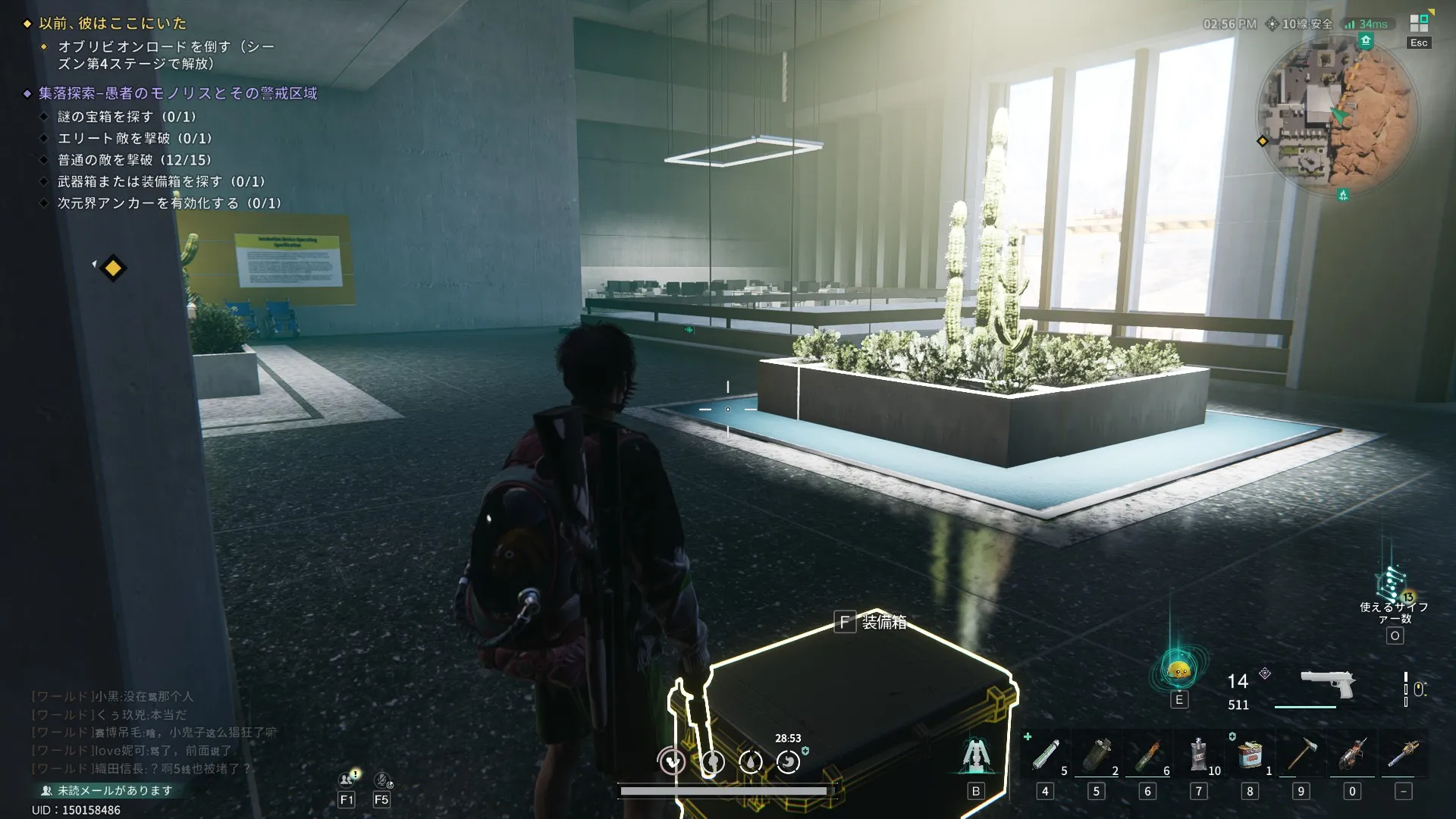Toggle the muted microphone icon
Image resolution: width=1456 pixels, height=819 pixels.
[381, 779]
